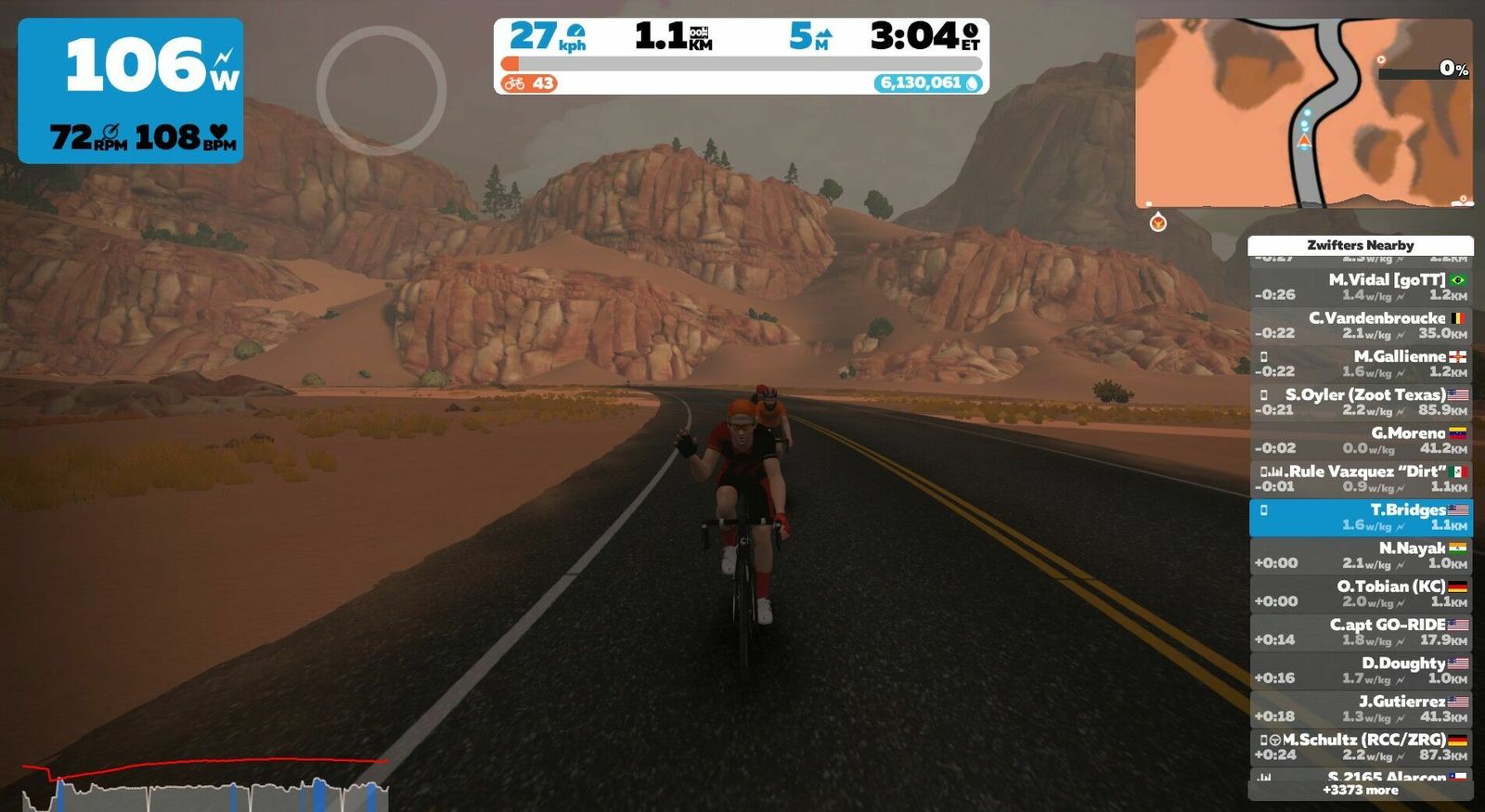This screenshot has width=1485, height=812.
Task: Select highlighted T.Bridges rider row
Action: point(1360,517)
